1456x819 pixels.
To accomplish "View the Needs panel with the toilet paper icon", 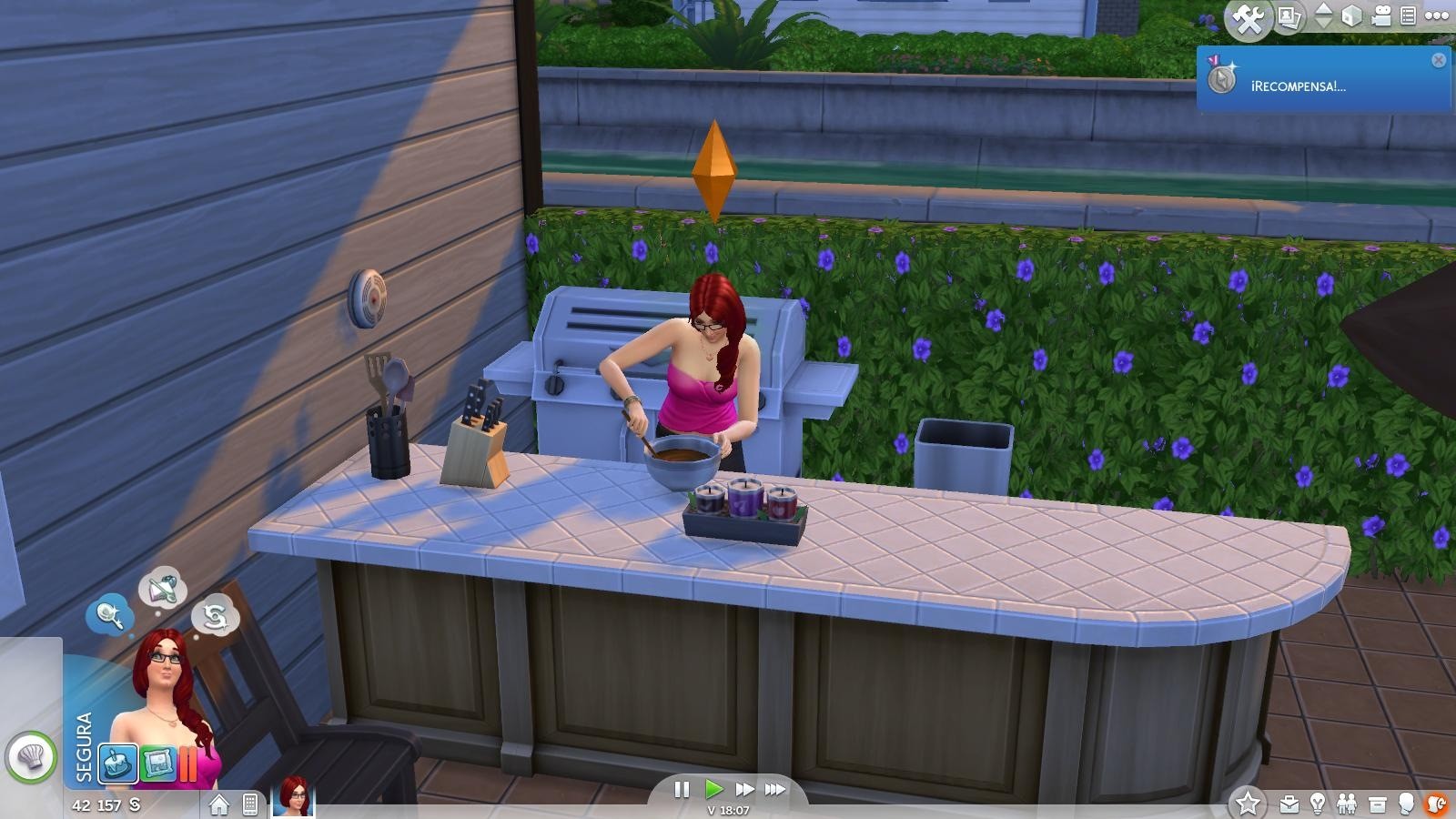I will coord(1436,804).
